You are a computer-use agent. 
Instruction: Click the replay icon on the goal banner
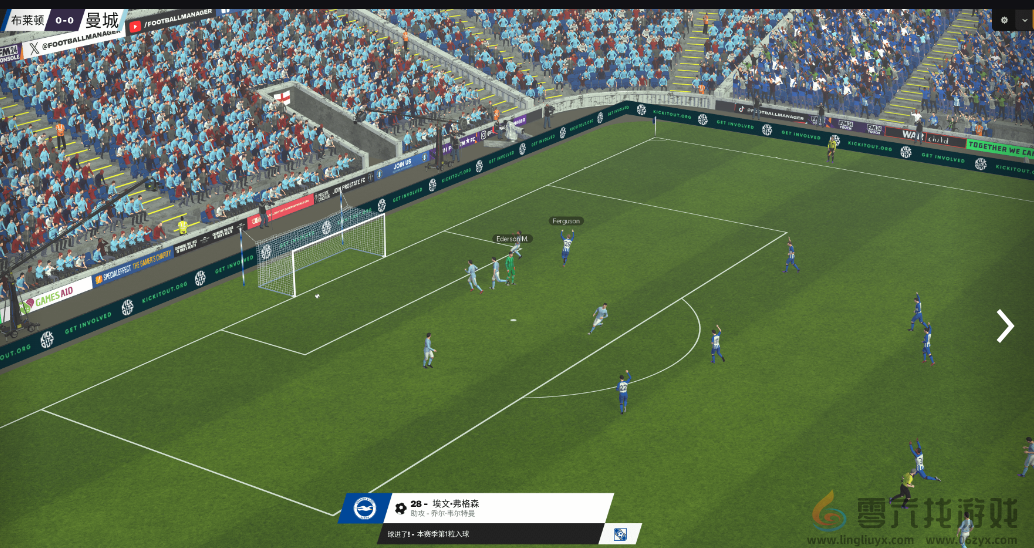[621, 535]
